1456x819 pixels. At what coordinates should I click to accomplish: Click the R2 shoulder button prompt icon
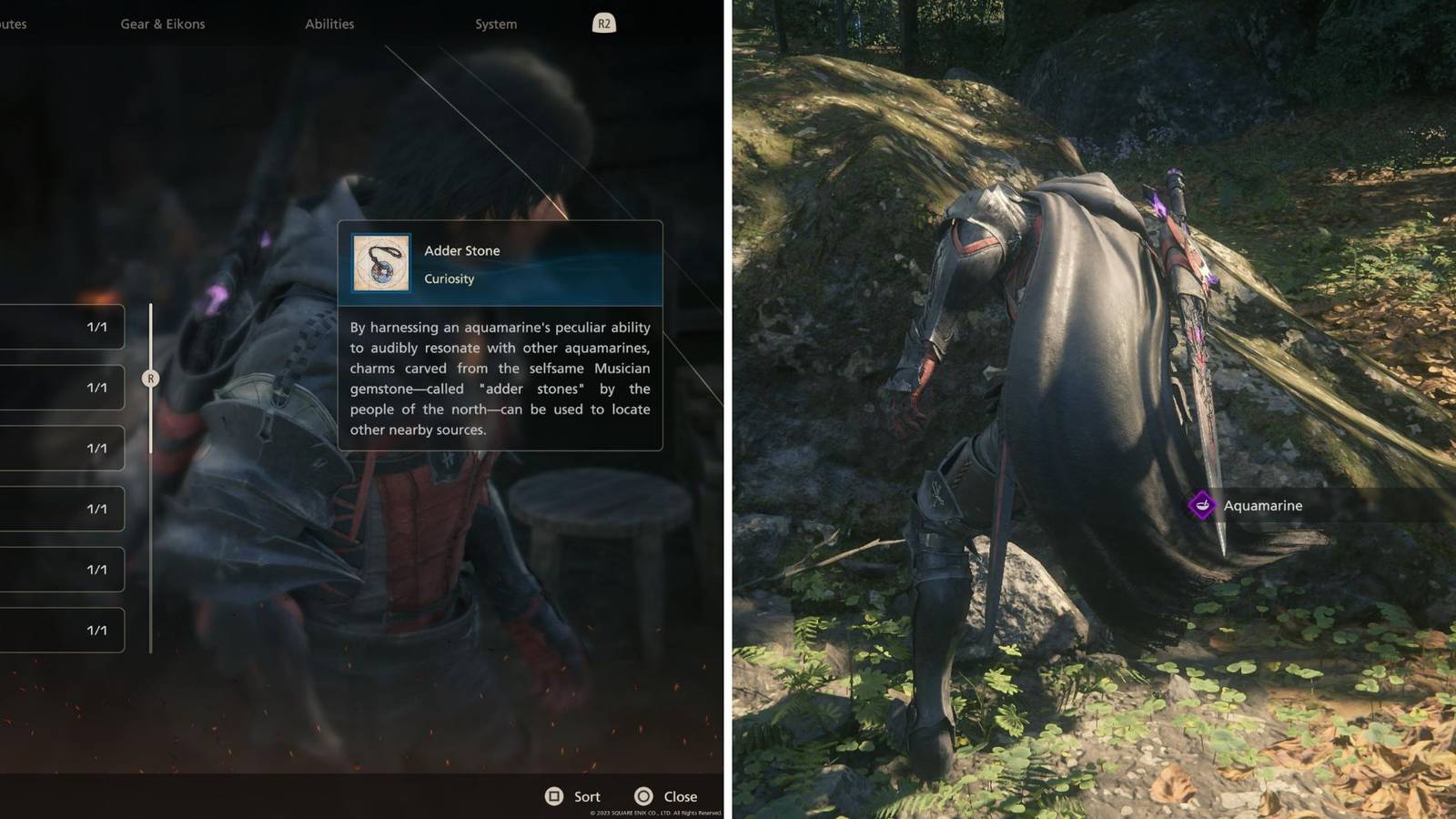[602, 23]
